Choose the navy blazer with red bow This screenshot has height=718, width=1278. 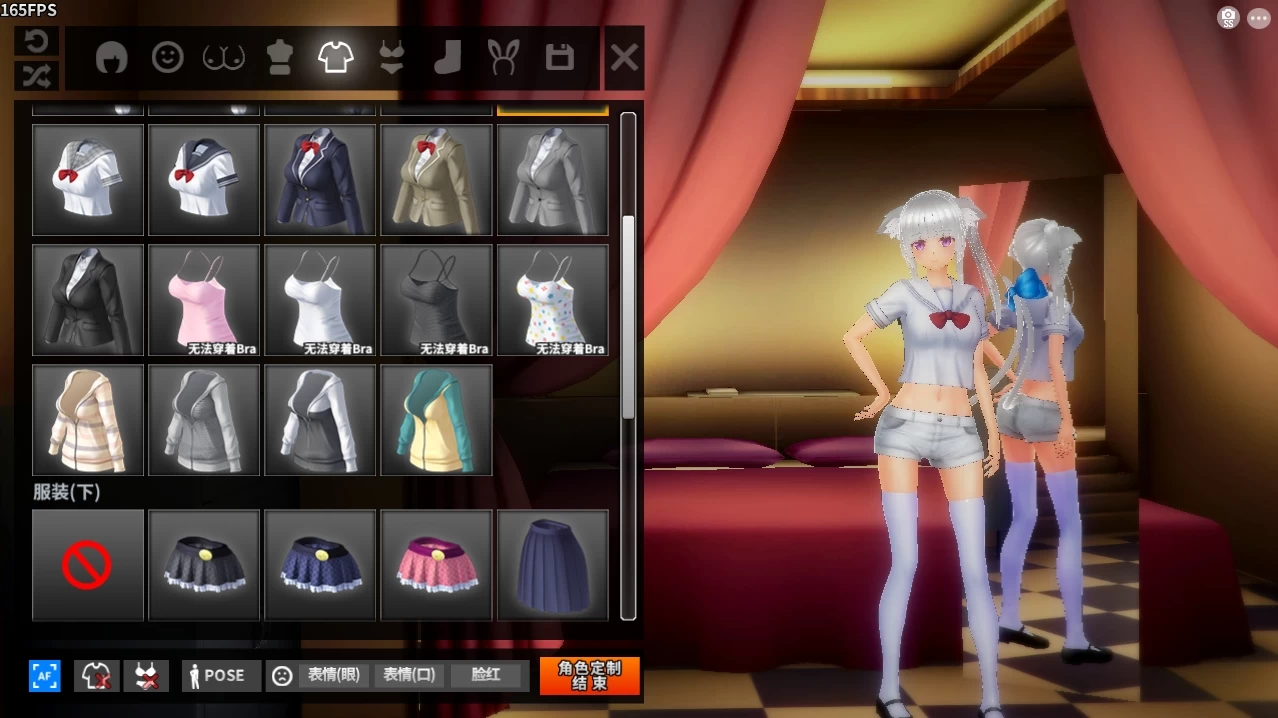click(x=320, y=180)
